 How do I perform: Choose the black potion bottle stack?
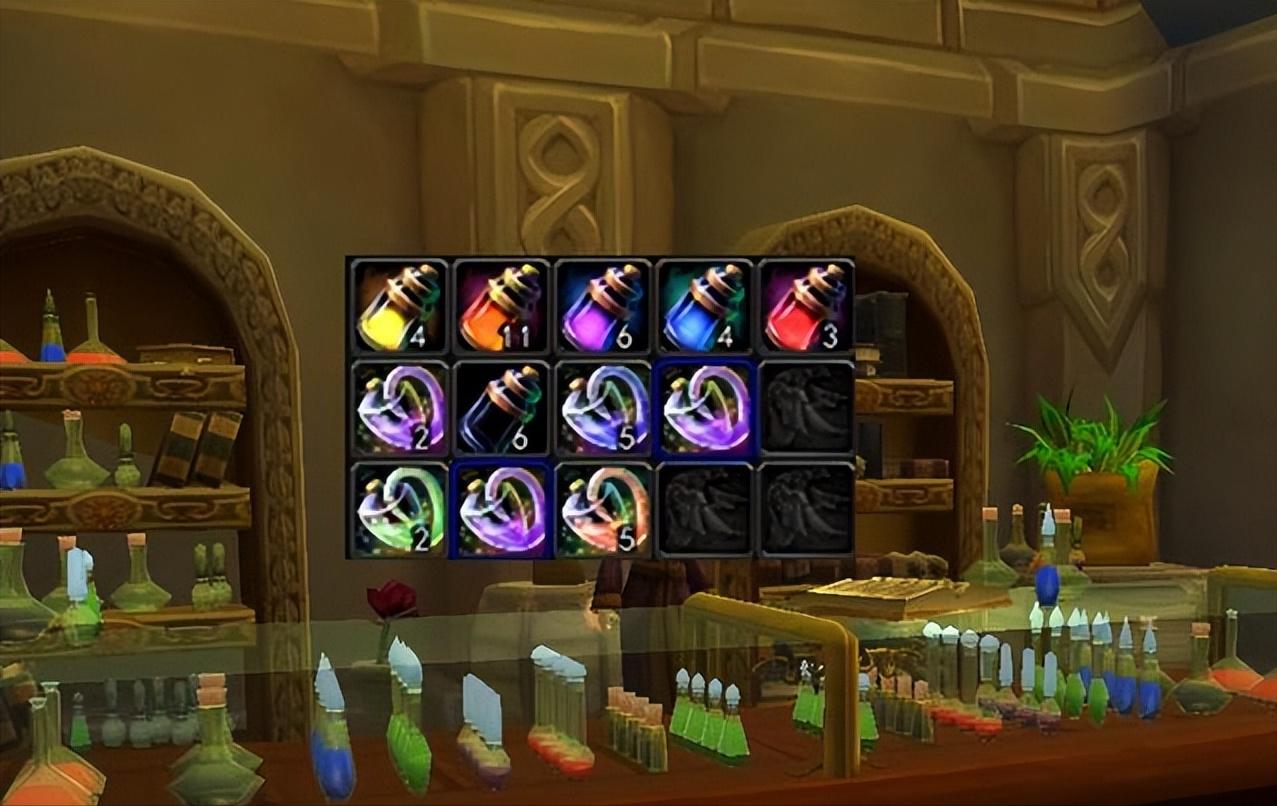click(x=501, y=409)
